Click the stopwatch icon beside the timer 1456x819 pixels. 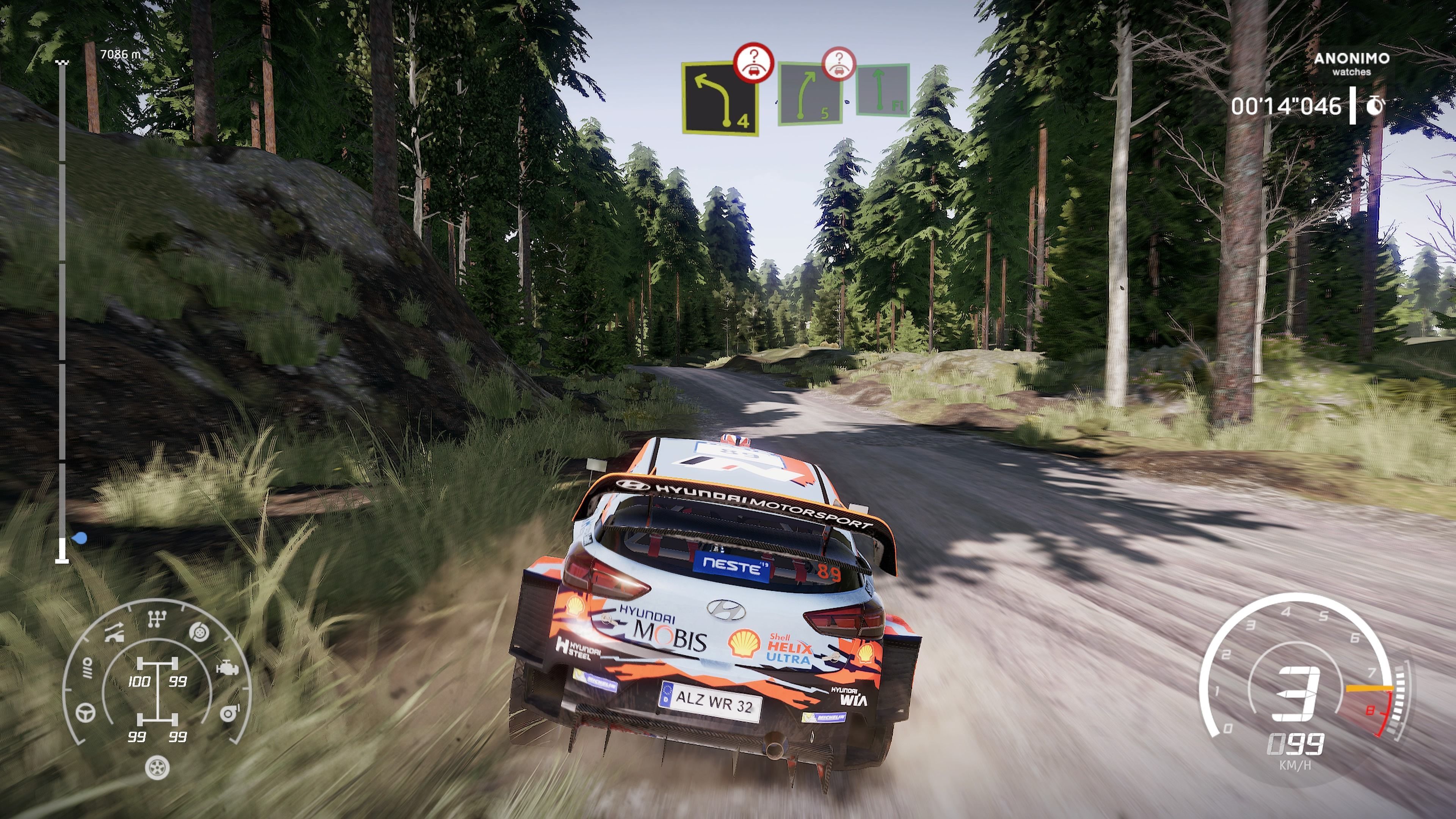tap(1374, 106)
